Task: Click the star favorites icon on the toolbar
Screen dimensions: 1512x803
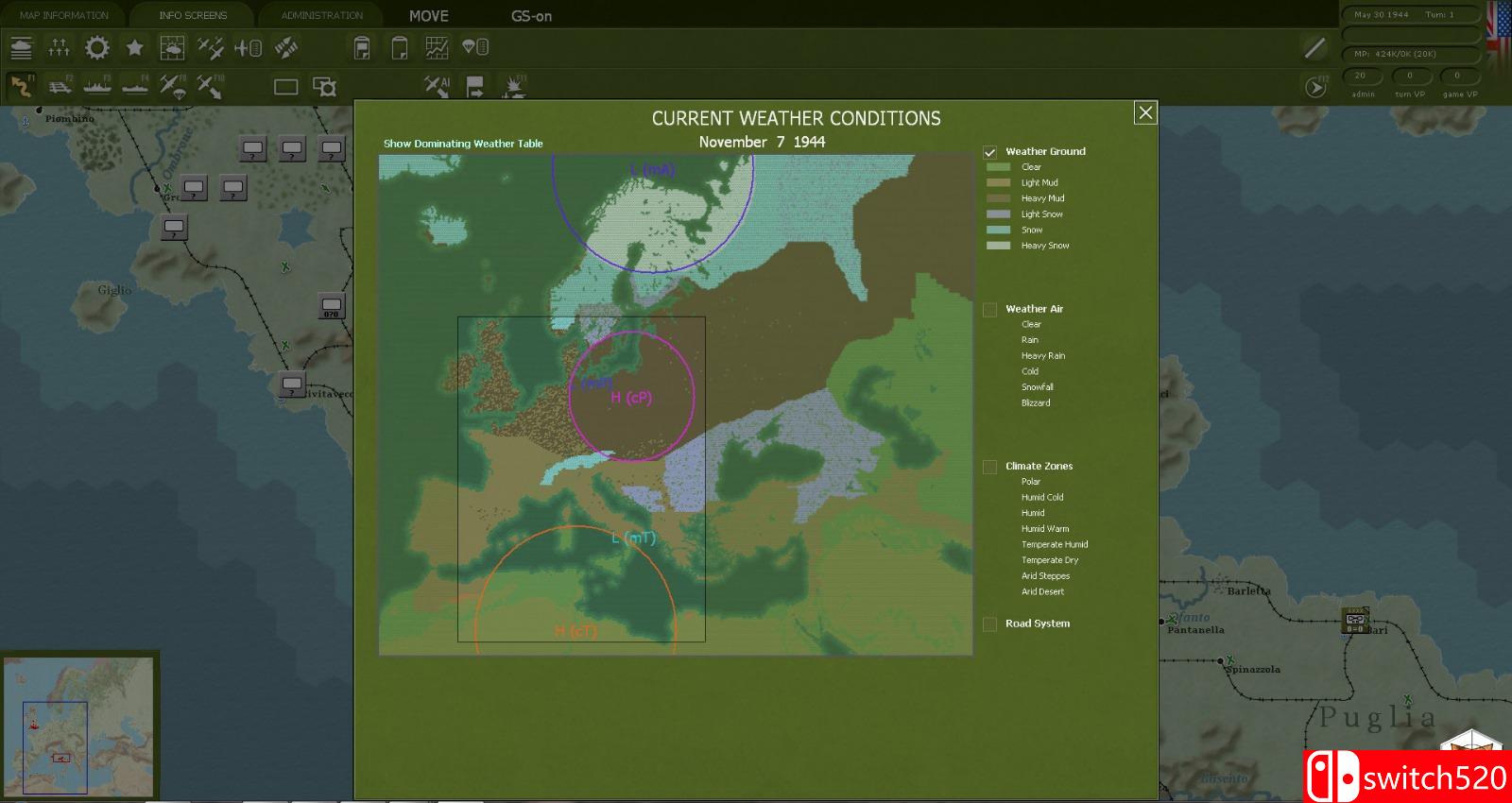Action: coord(134,47)
